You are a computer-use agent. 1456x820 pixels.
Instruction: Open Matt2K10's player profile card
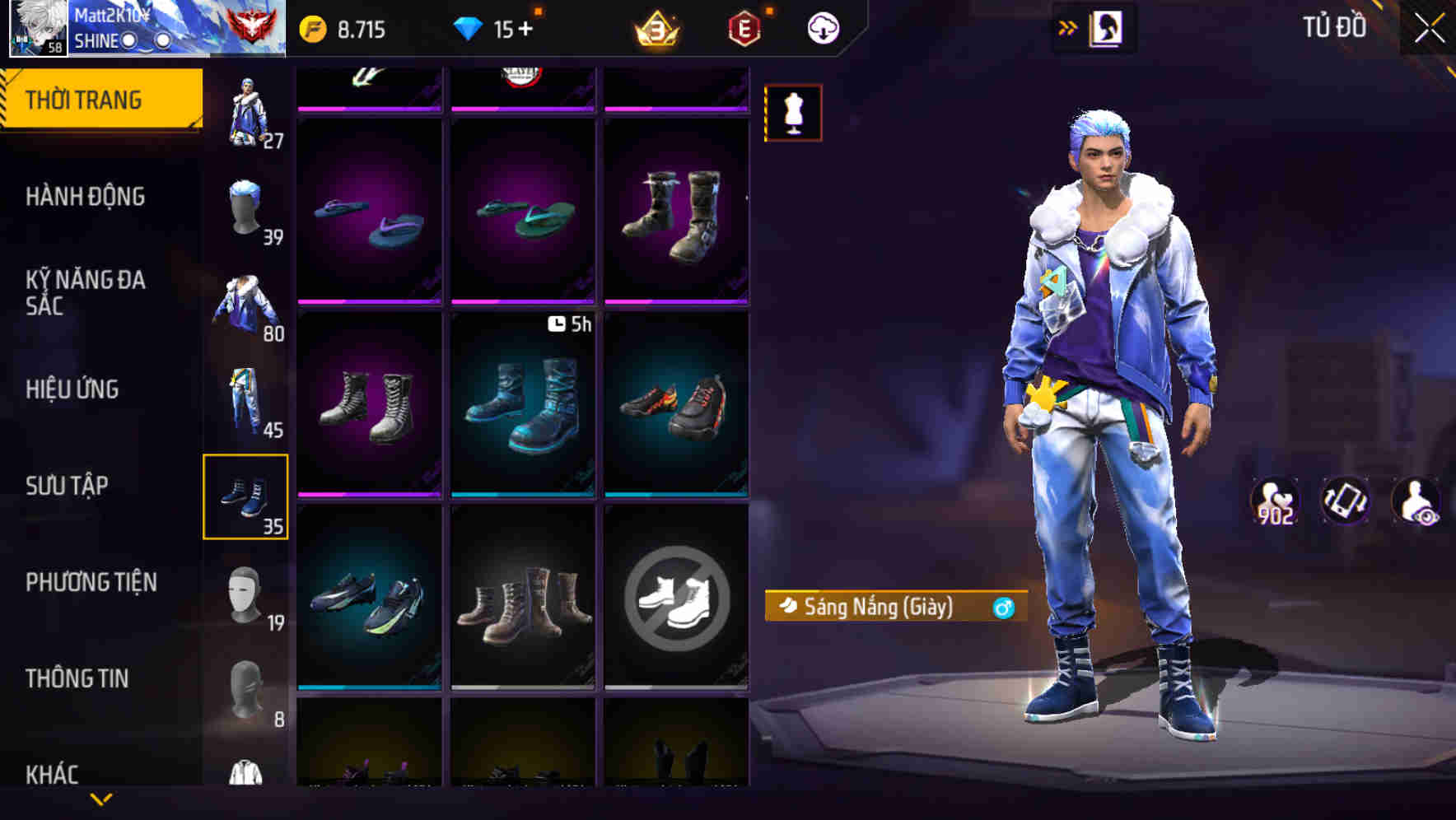tap(37, 28)
